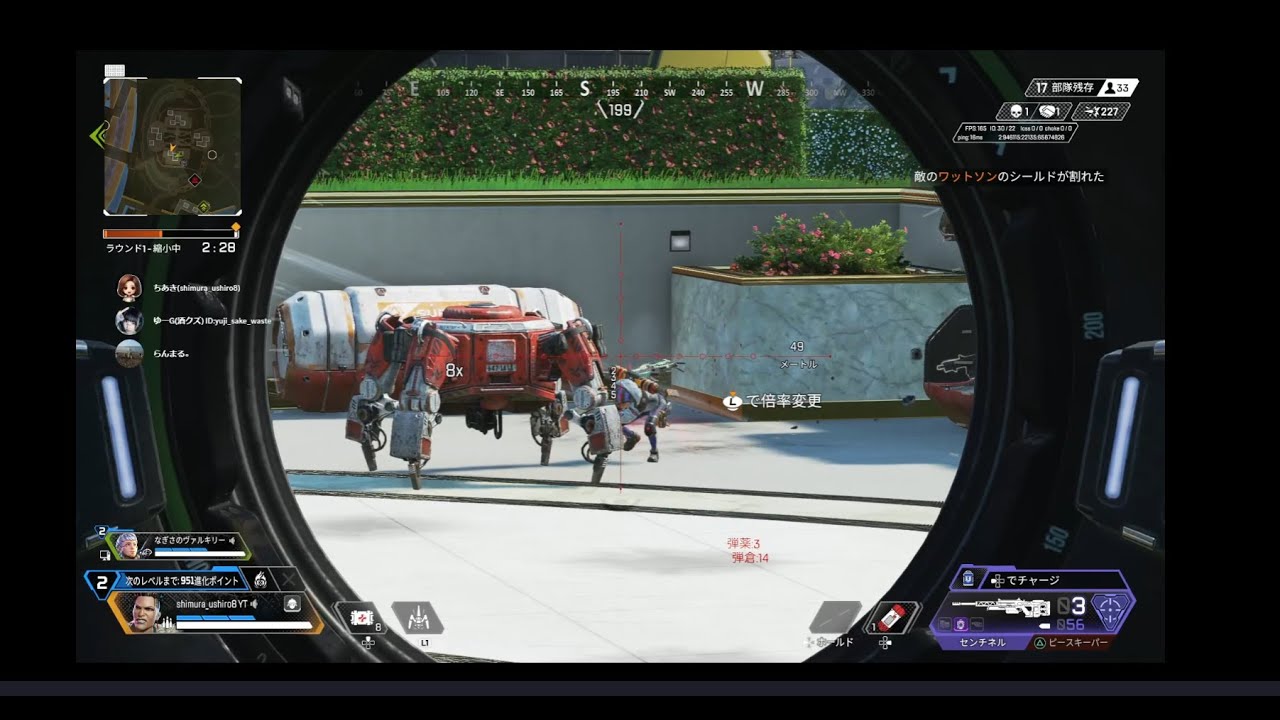Select teammate なぎさのヴァルキリー's portrait
The width and height of the screenshot is (1280, 720).
point(126,545)
